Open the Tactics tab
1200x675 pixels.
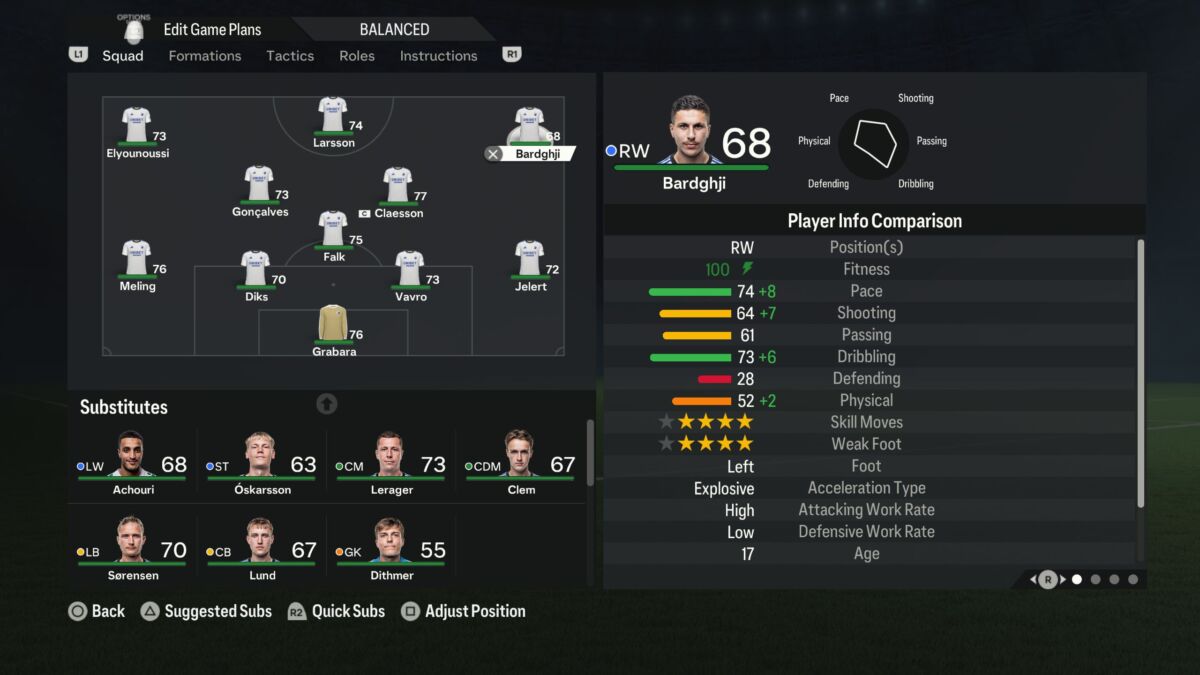(x=290, y=56)
